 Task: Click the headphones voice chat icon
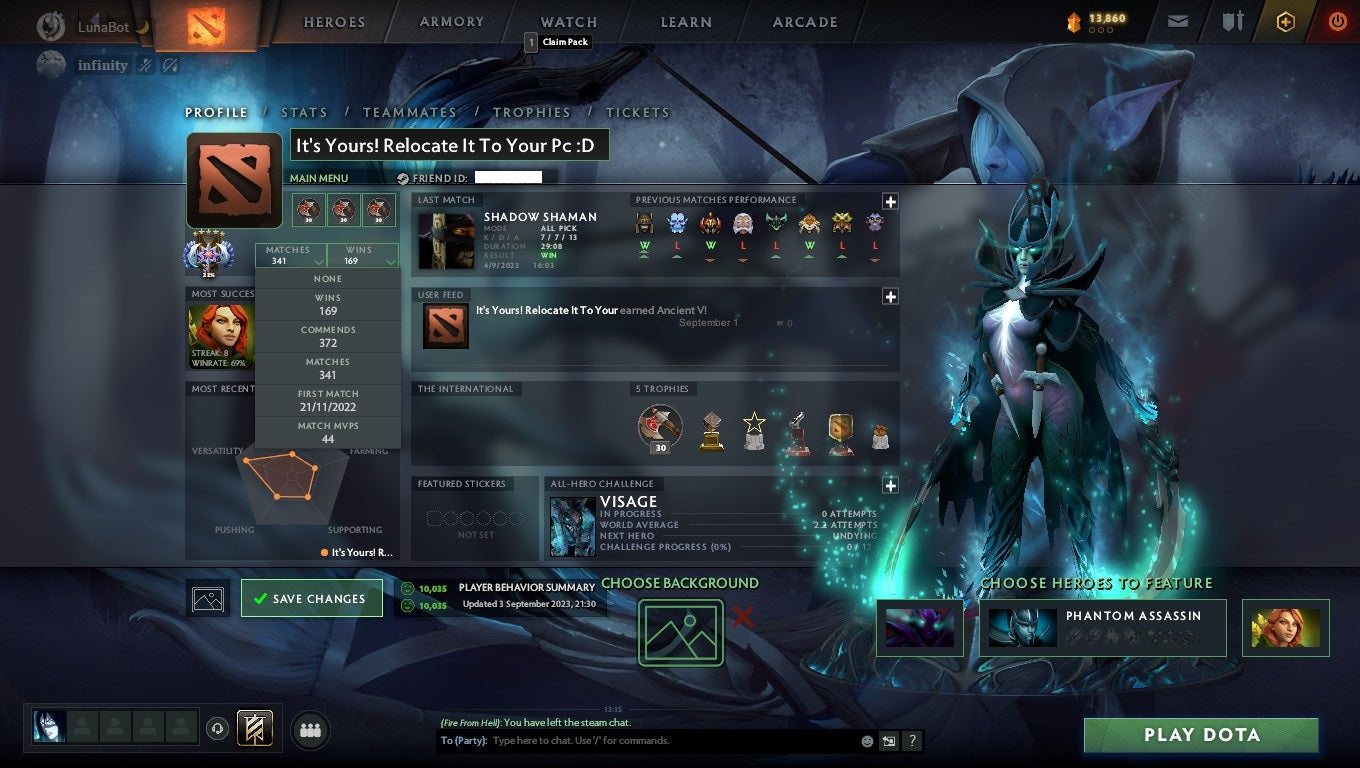[x=218, y=730]
